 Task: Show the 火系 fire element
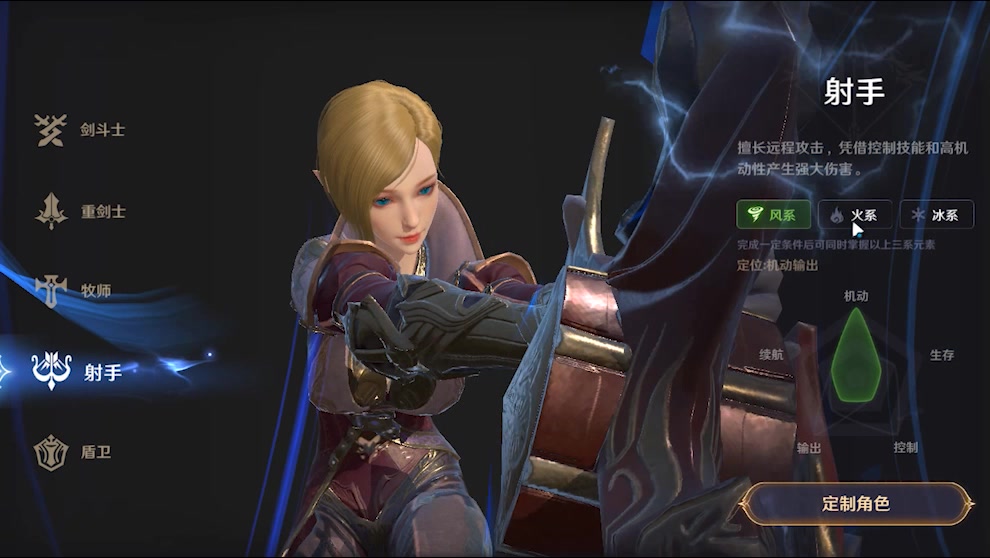[855, 215]
